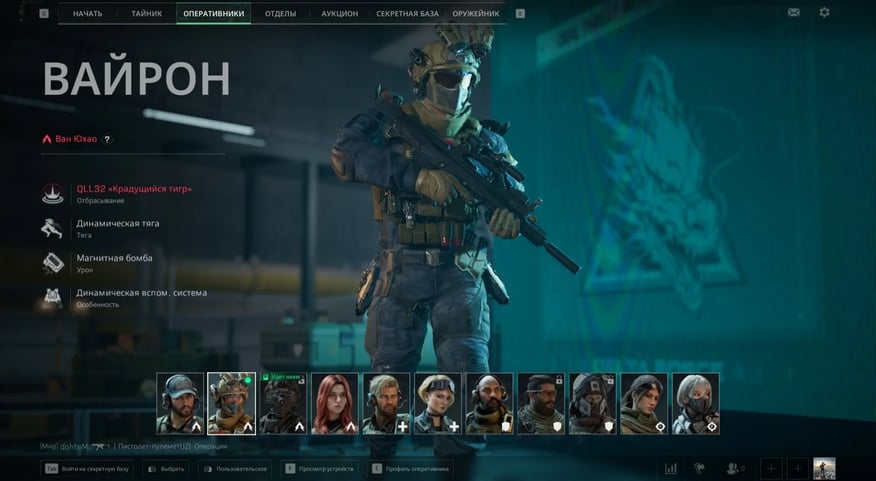The image size is (876, 481).
Task: Select the red-haired woman operator portrait
Action: tap(335, 403)
